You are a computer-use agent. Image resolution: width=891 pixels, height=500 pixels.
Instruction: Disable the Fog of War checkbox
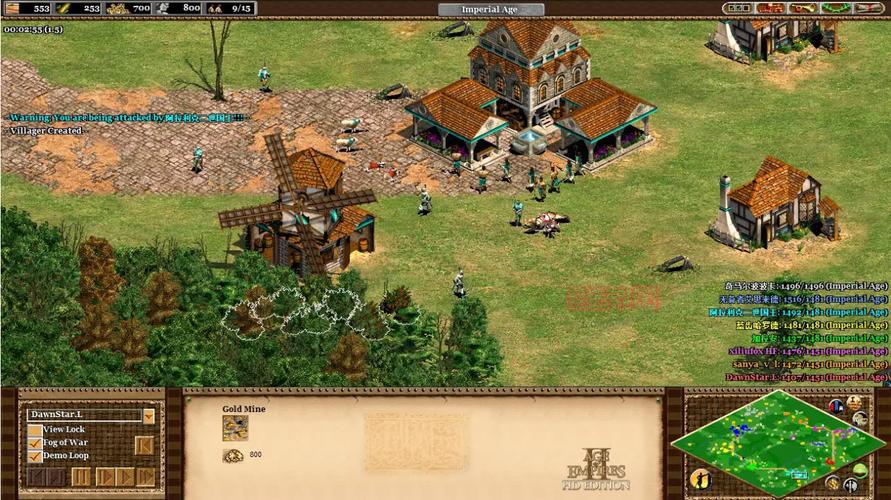[x=35, y=443]
